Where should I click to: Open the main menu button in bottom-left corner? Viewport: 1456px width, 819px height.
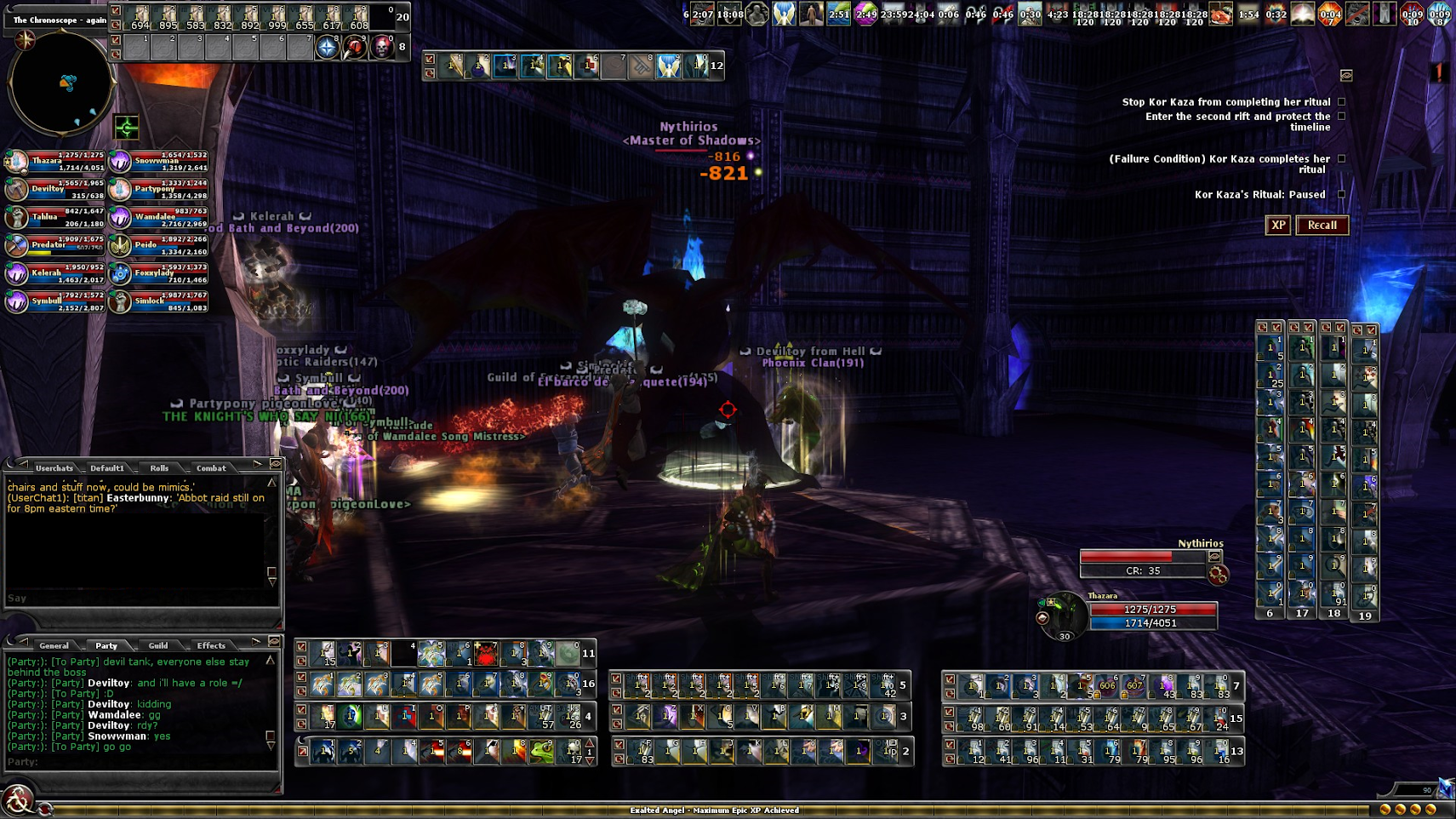tap(17, 801)
